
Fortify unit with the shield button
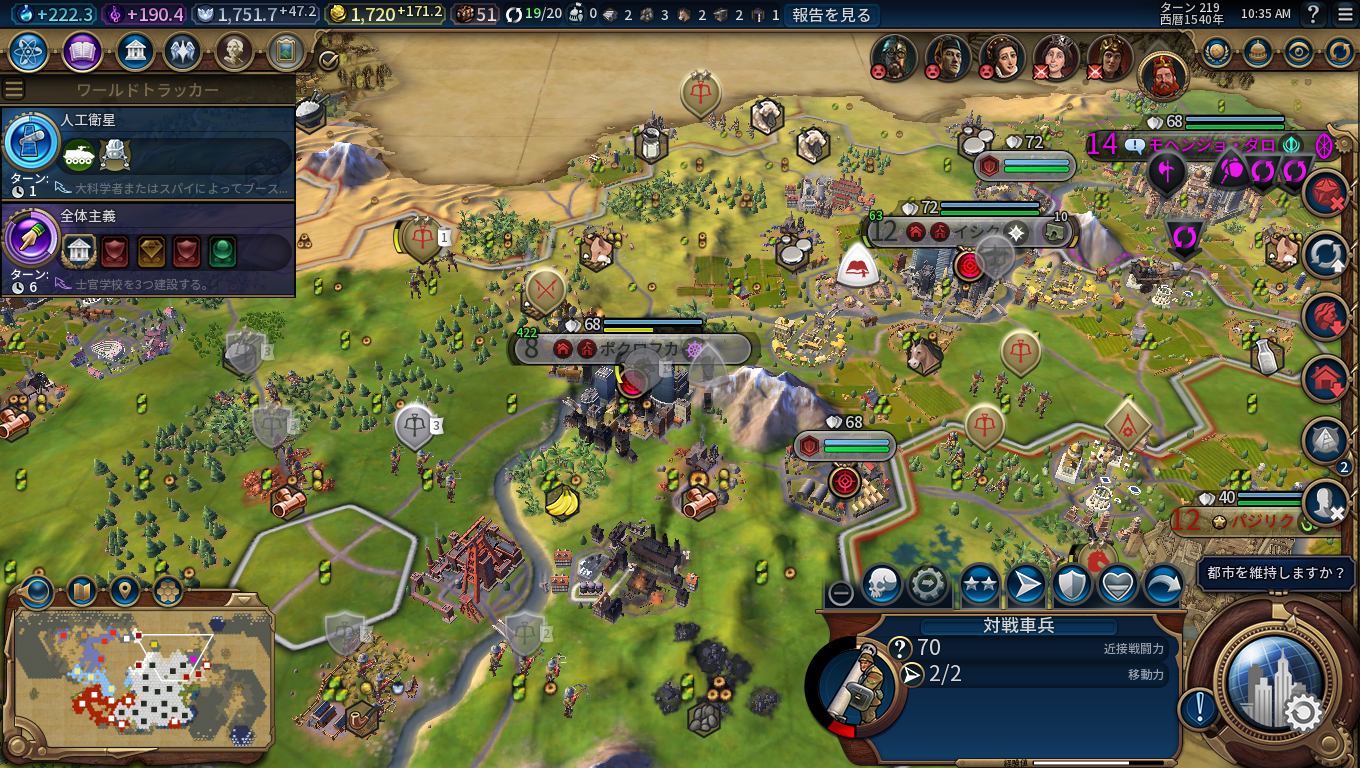pos(1072,585)
